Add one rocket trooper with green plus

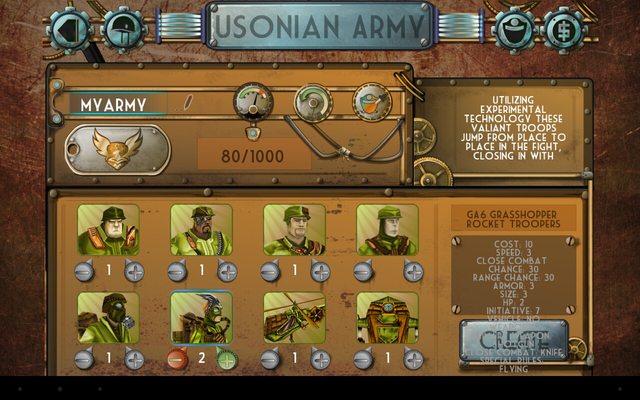[227, 359]
